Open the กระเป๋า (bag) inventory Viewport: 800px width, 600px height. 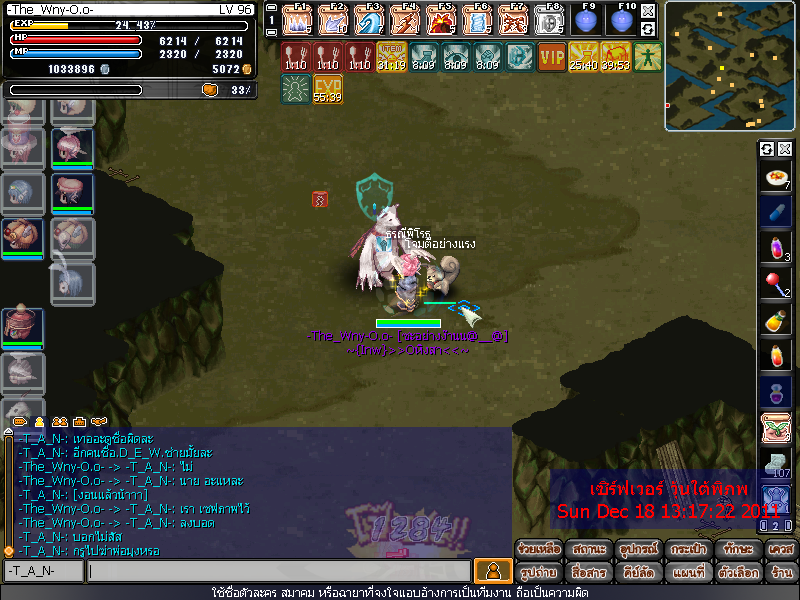point(687,549)
